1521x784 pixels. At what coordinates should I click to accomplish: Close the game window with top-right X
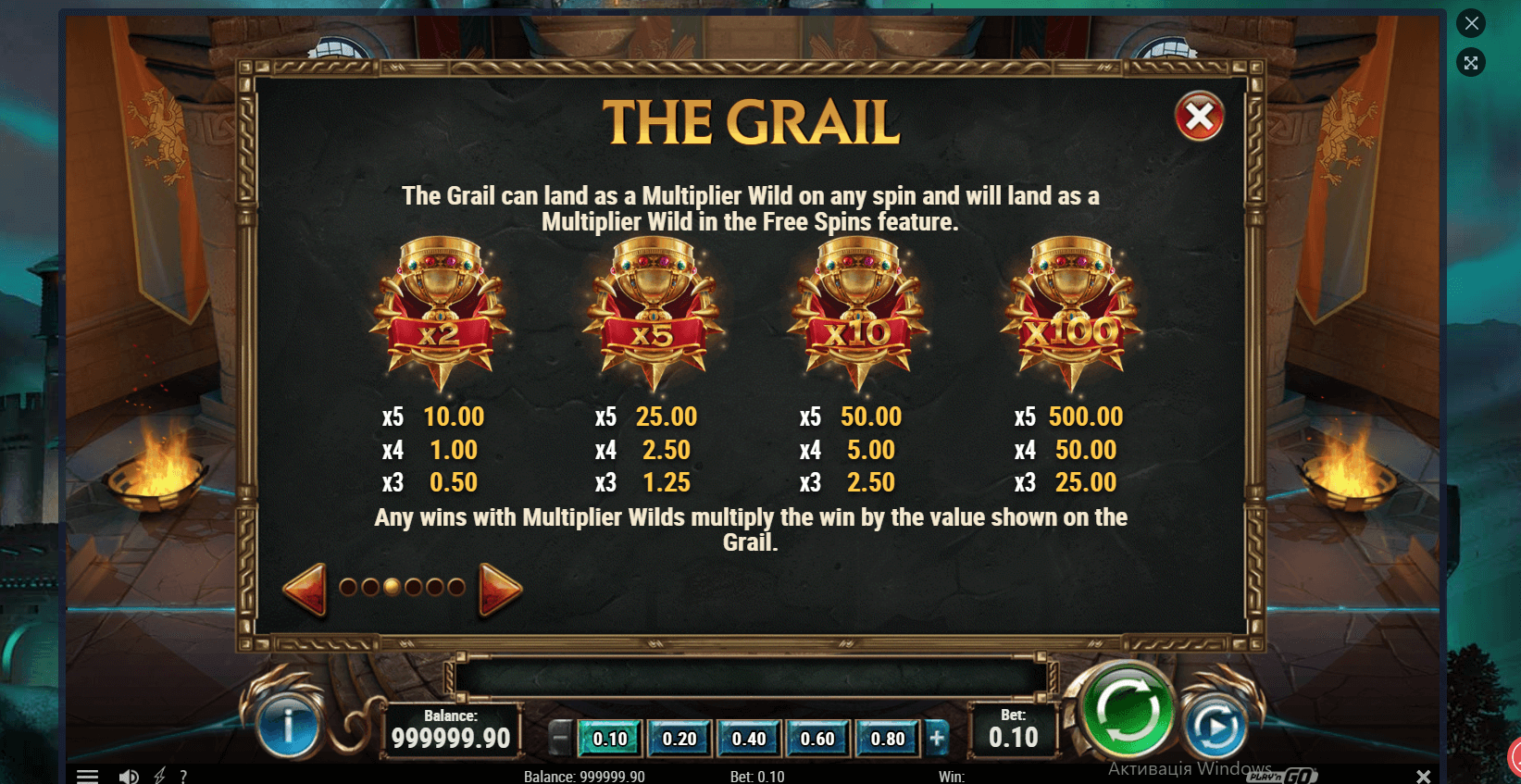point(1471,23)
